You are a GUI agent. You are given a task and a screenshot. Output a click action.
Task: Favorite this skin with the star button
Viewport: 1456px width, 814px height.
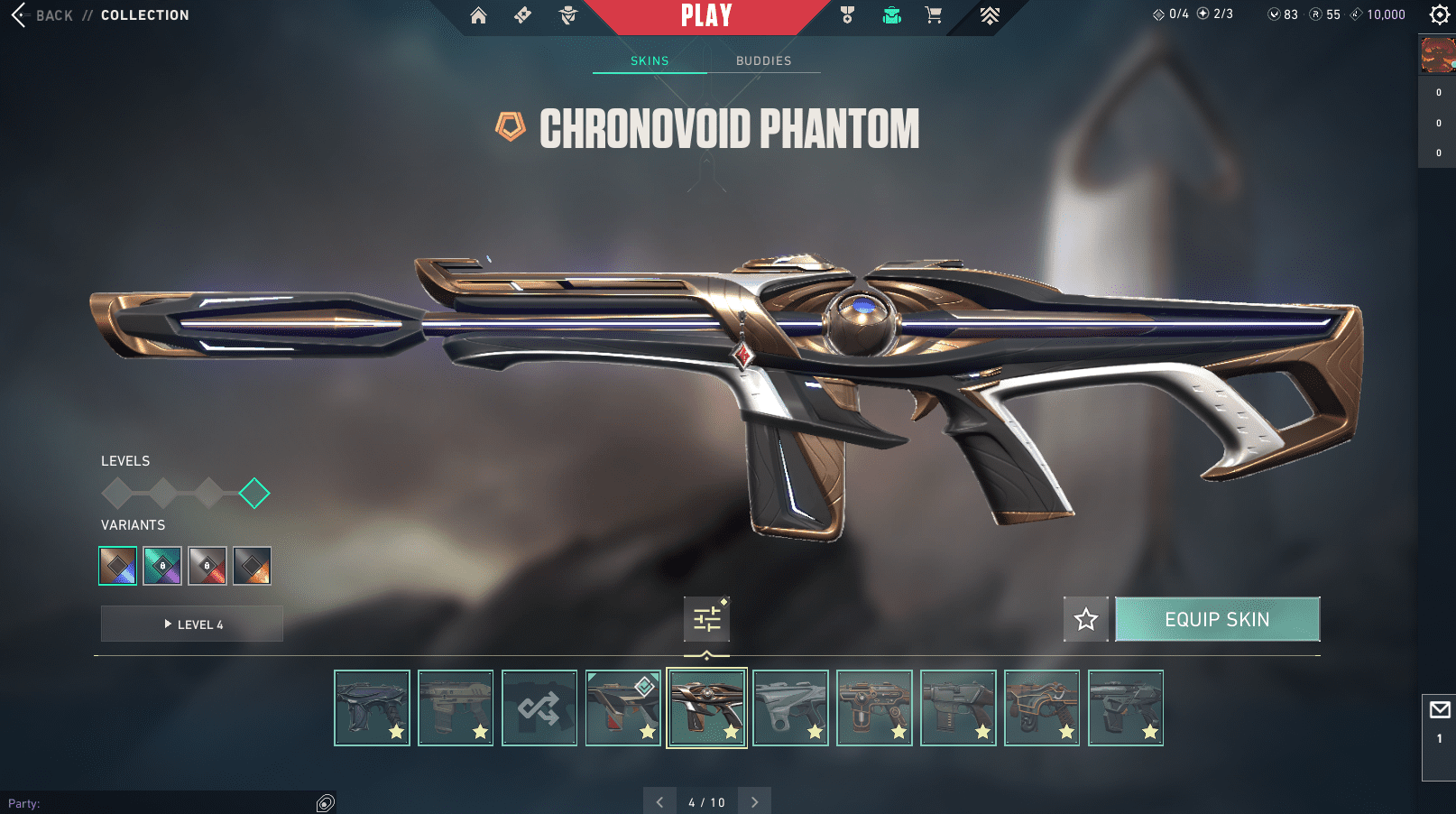[1085, 619]
